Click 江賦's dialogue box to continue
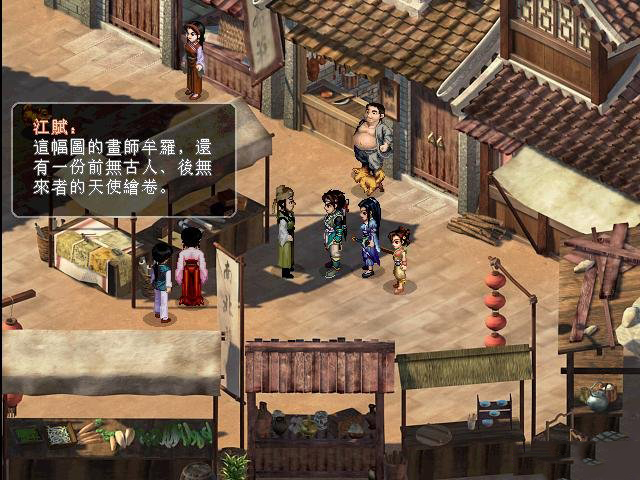The width and height of the screenshot is (640, 480). tap(124, 159)
